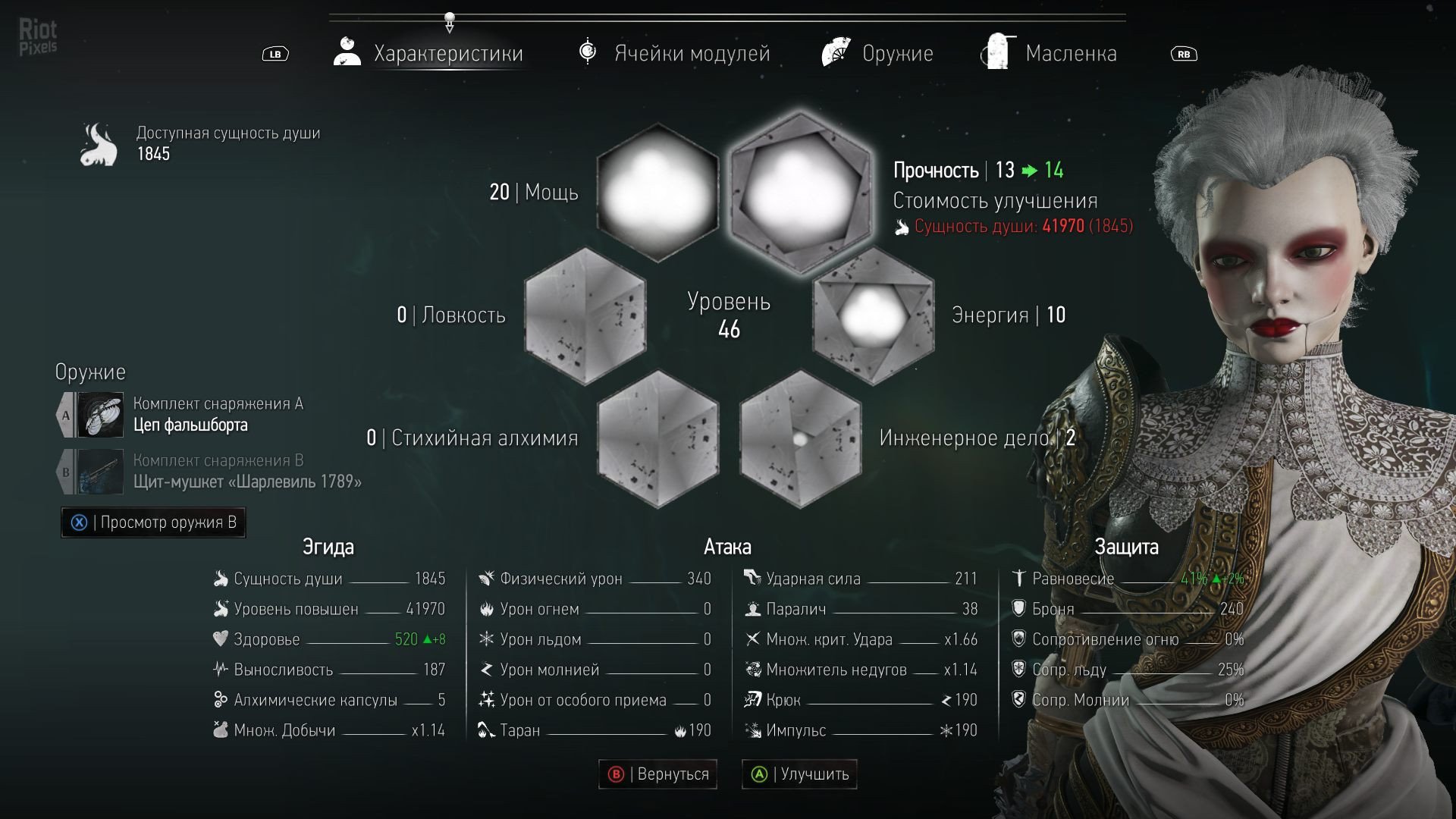Select the Прочность attribute hexagon
This screenshot has height=819, width=1456.
pos(799,192)
